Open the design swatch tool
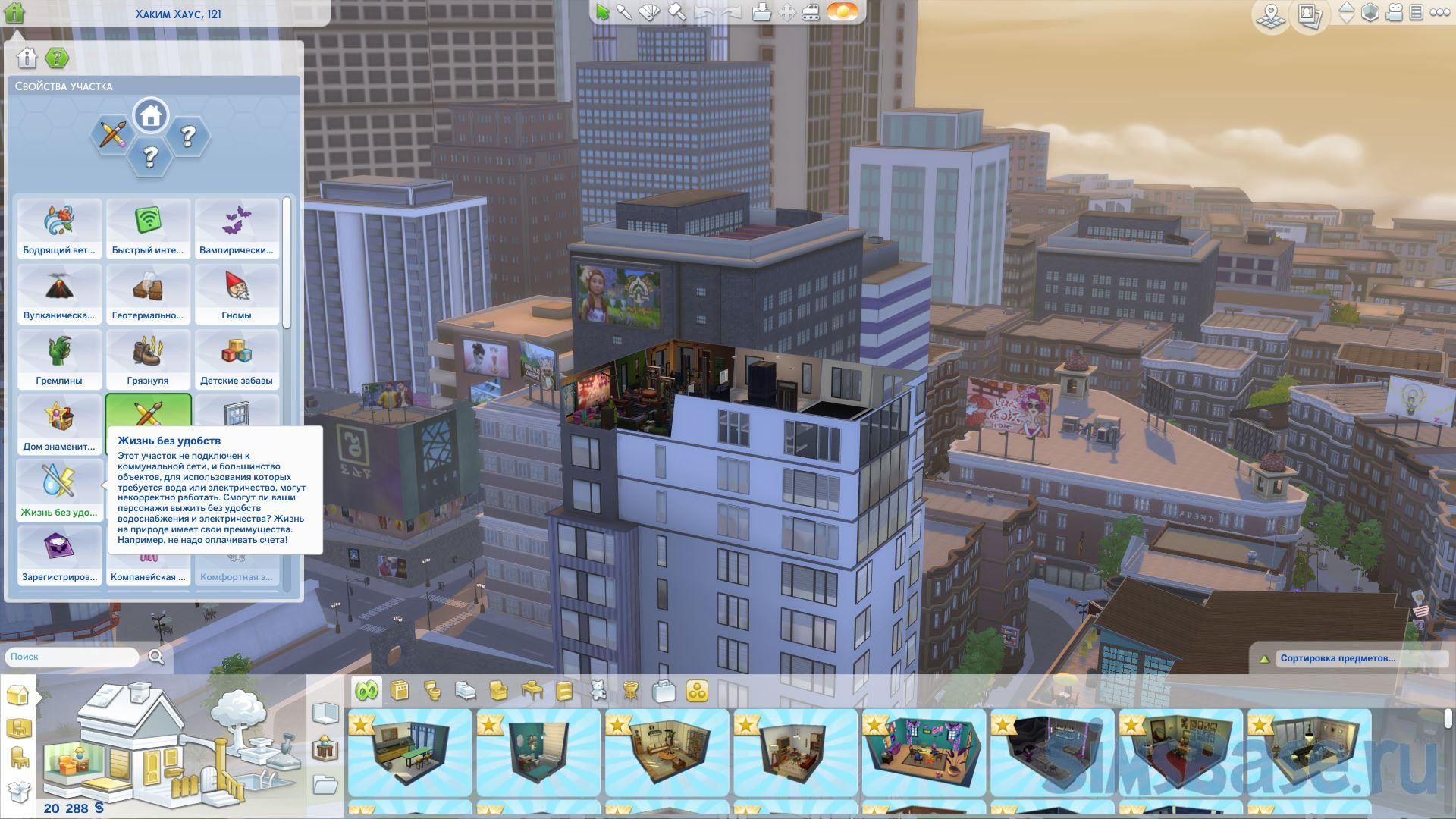Screen dimensions: 1456x819 coord(650,12)
